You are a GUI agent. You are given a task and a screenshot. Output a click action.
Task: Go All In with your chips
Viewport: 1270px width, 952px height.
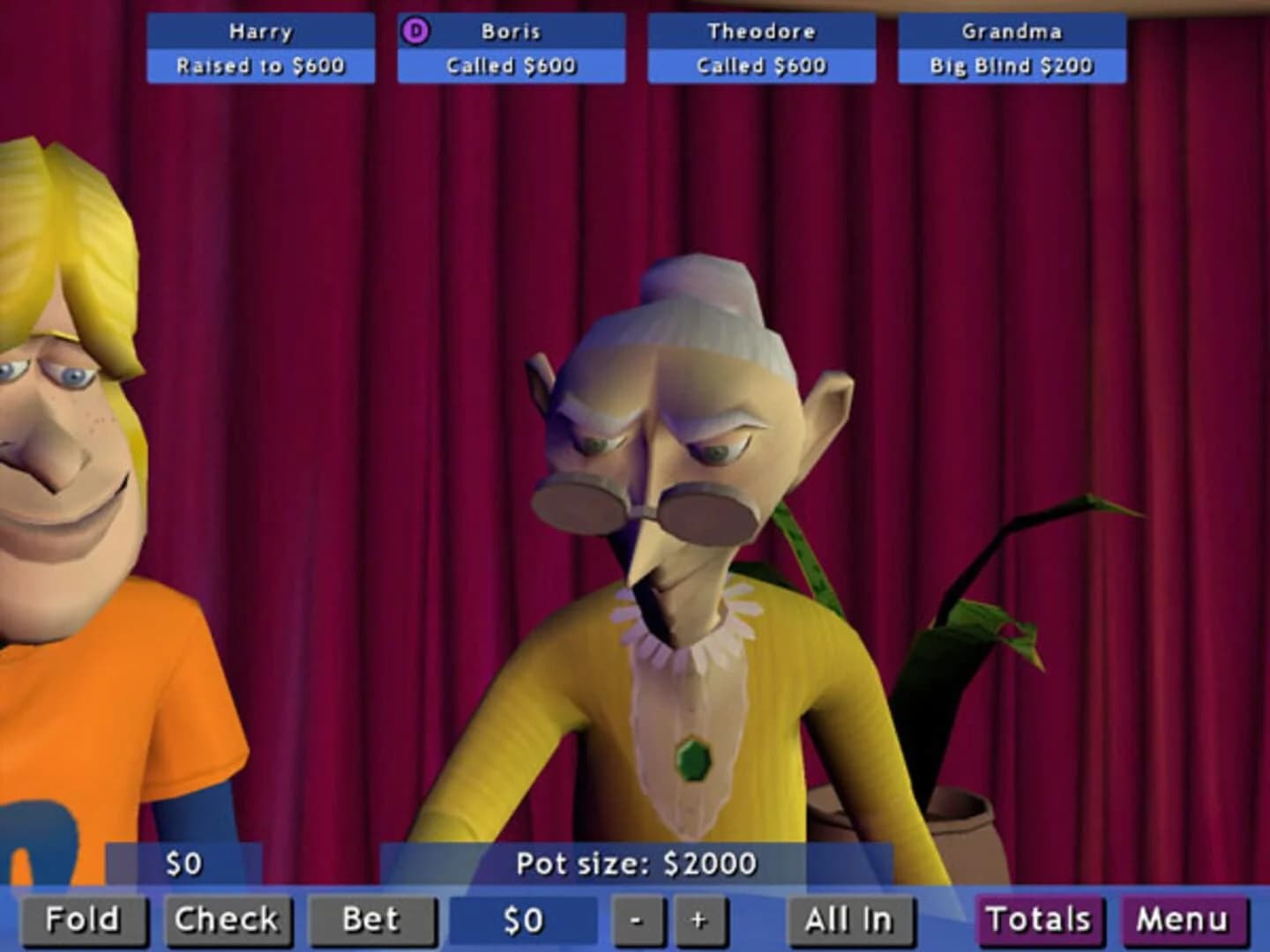[848, 919]
